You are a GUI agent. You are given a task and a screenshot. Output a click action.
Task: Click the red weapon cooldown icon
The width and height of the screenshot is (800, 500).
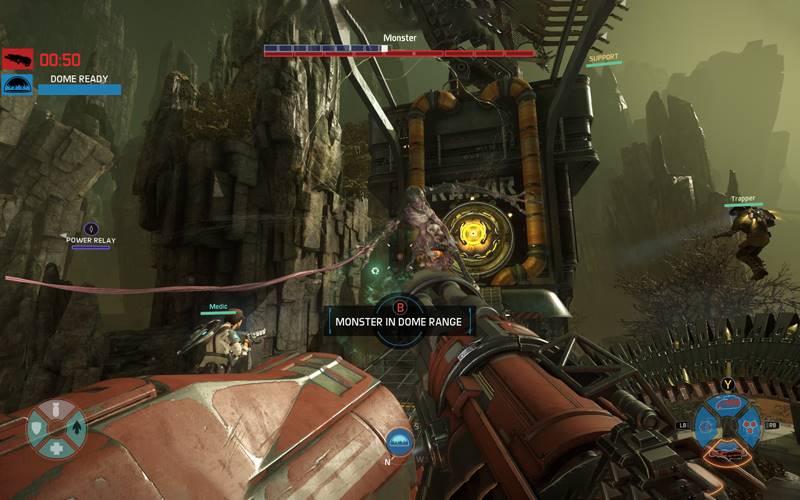point(17,59)
